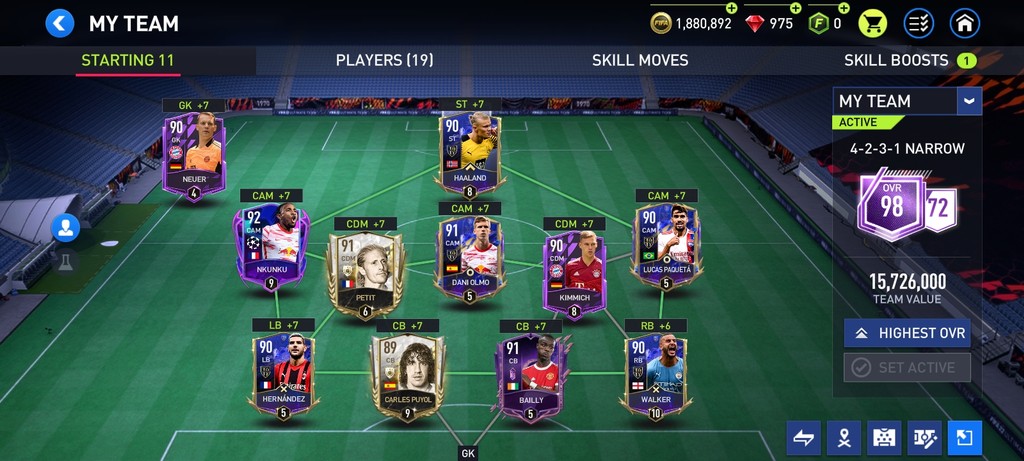Apply the Highest OVR lineup

coord(907,333)
